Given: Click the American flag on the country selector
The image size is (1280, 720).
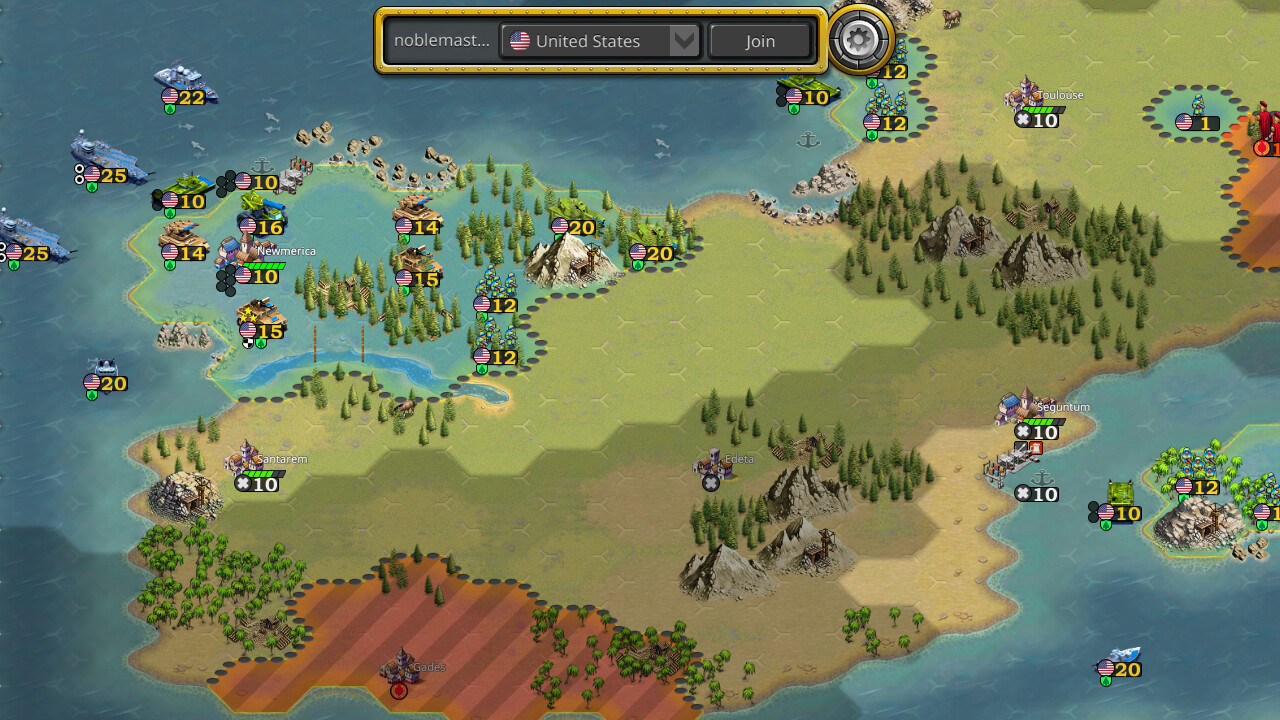Looking at the screenshot, I should click(x=518, y=41).
